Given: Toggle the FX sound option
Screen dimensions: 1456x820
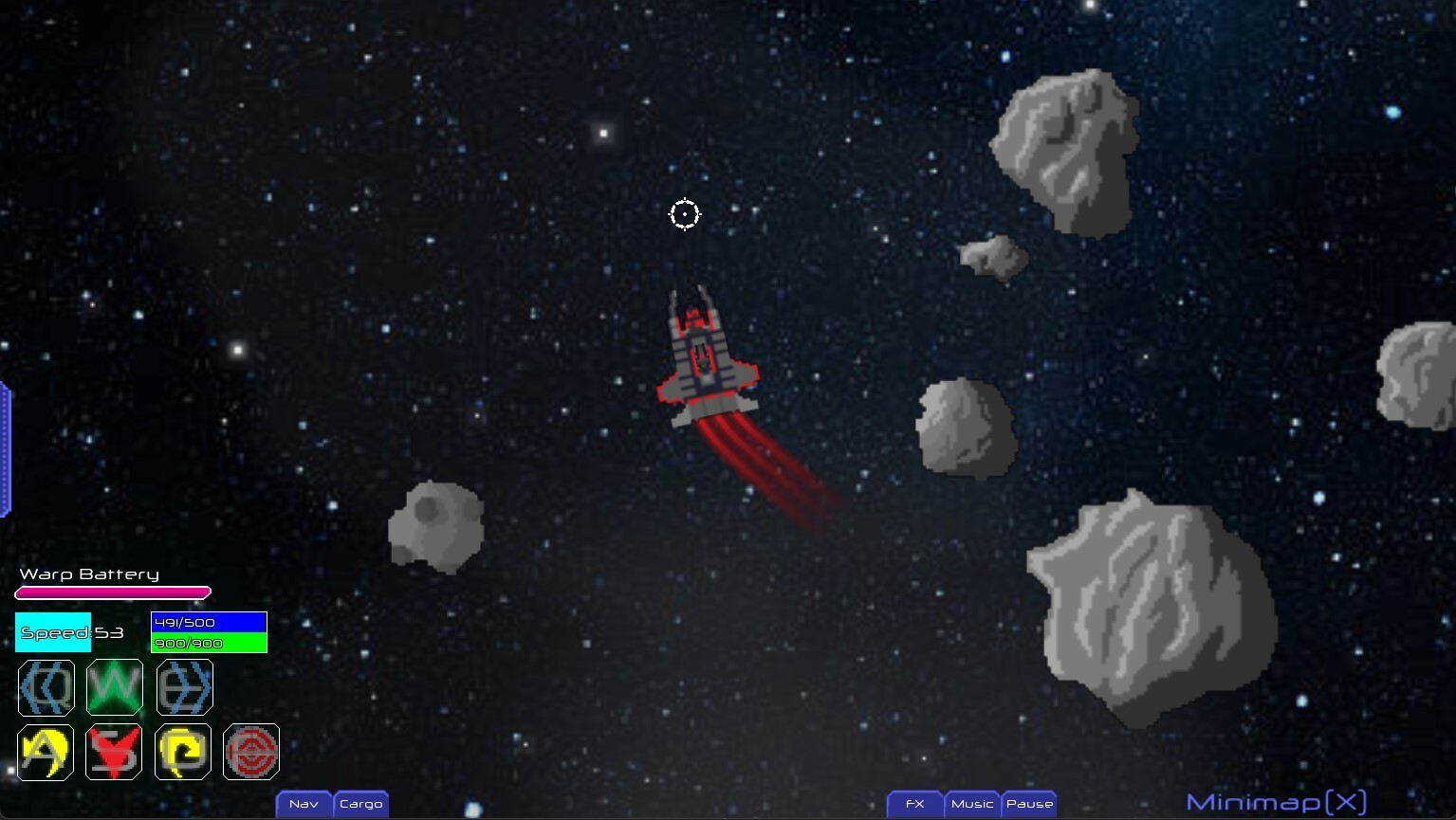Looking at the screenshot, I should [913, 803].
